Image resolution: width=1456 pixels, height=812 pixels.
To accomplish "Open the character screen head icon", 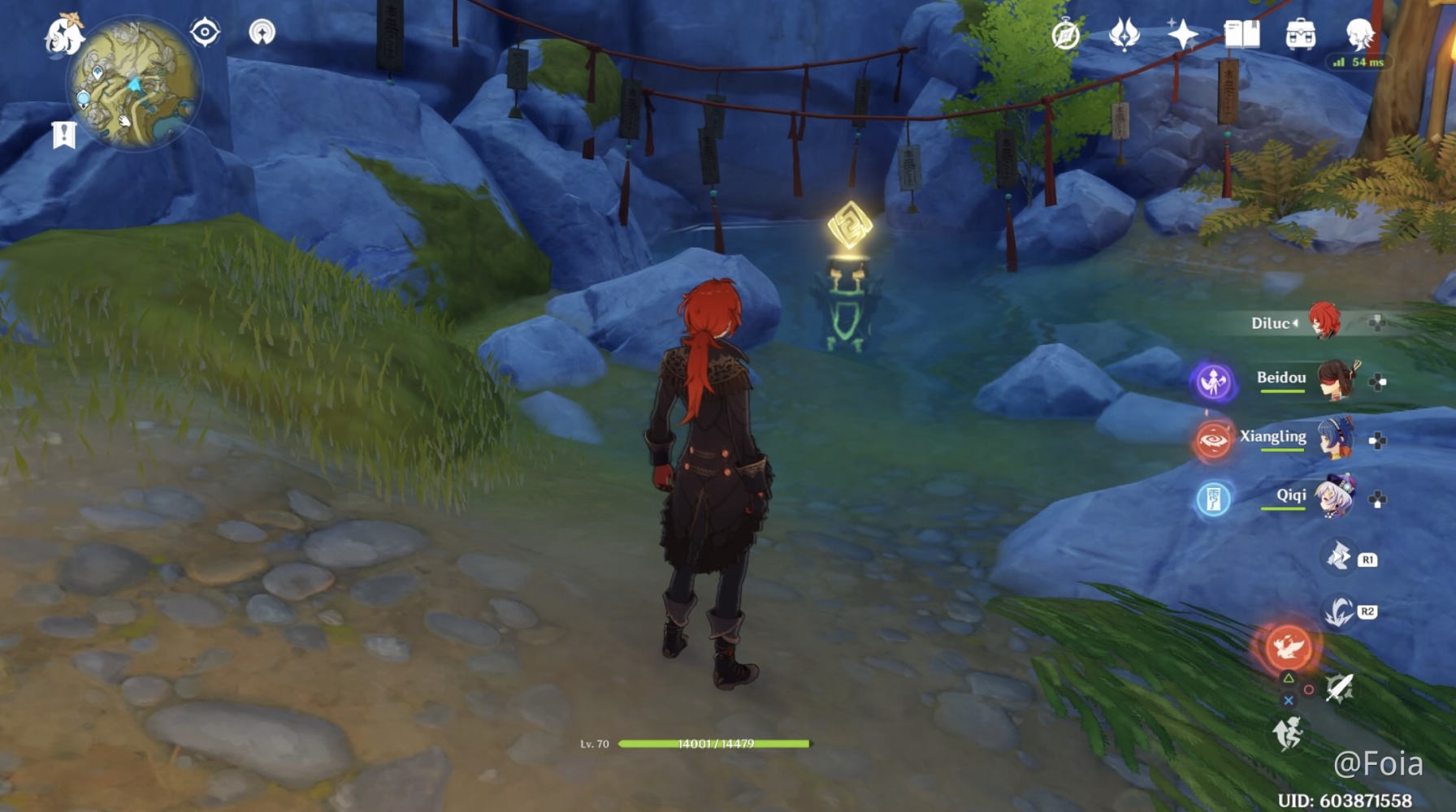I will [x=1358, y=35].
